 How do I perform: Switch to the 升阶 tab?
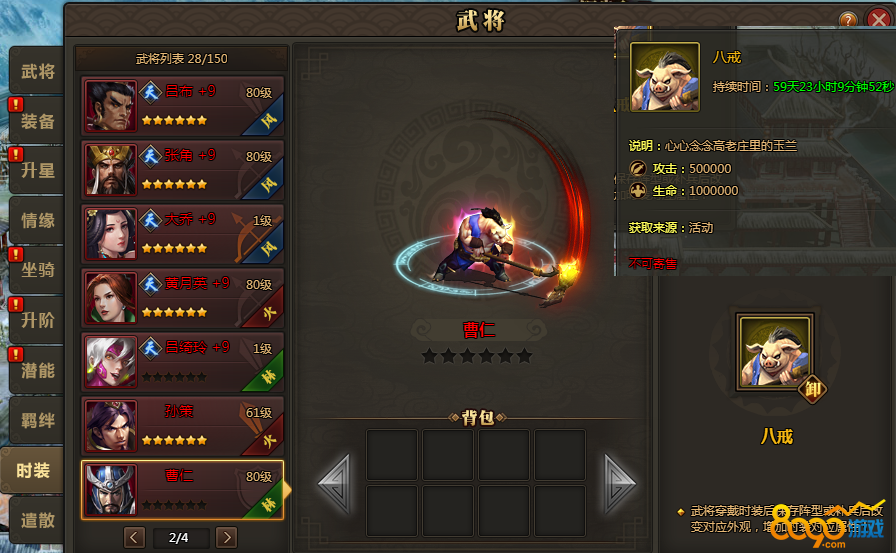[x=38, y=321]
